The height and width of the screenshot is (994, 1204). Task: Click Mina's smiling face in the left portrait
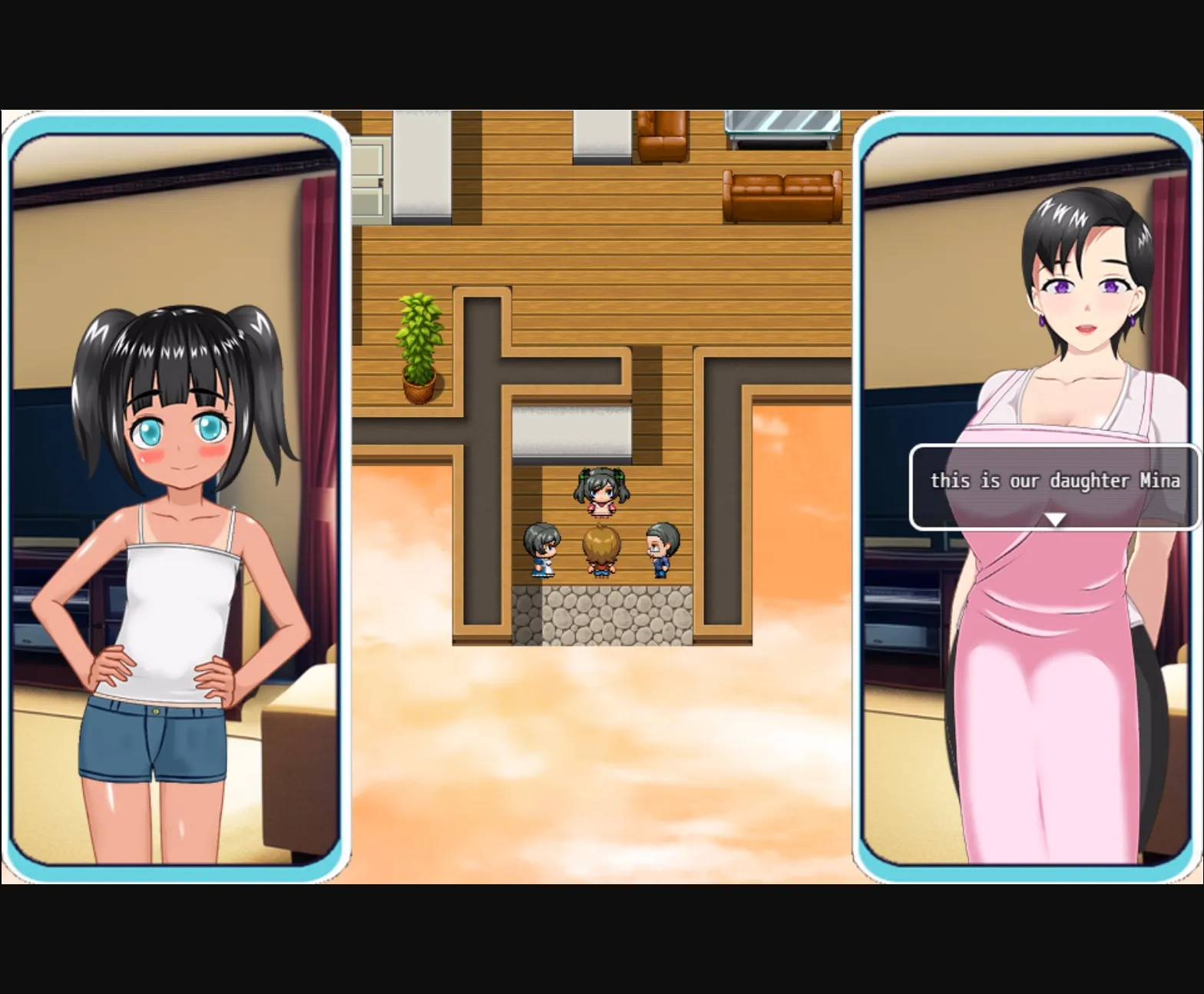click(182, 430)
